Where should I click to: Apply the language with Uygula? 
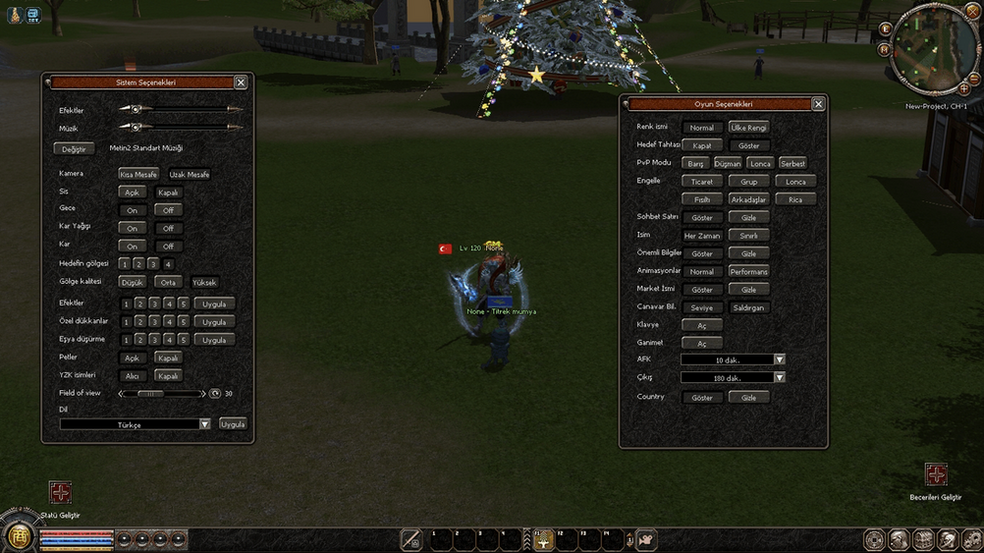(x=233, y=424)
